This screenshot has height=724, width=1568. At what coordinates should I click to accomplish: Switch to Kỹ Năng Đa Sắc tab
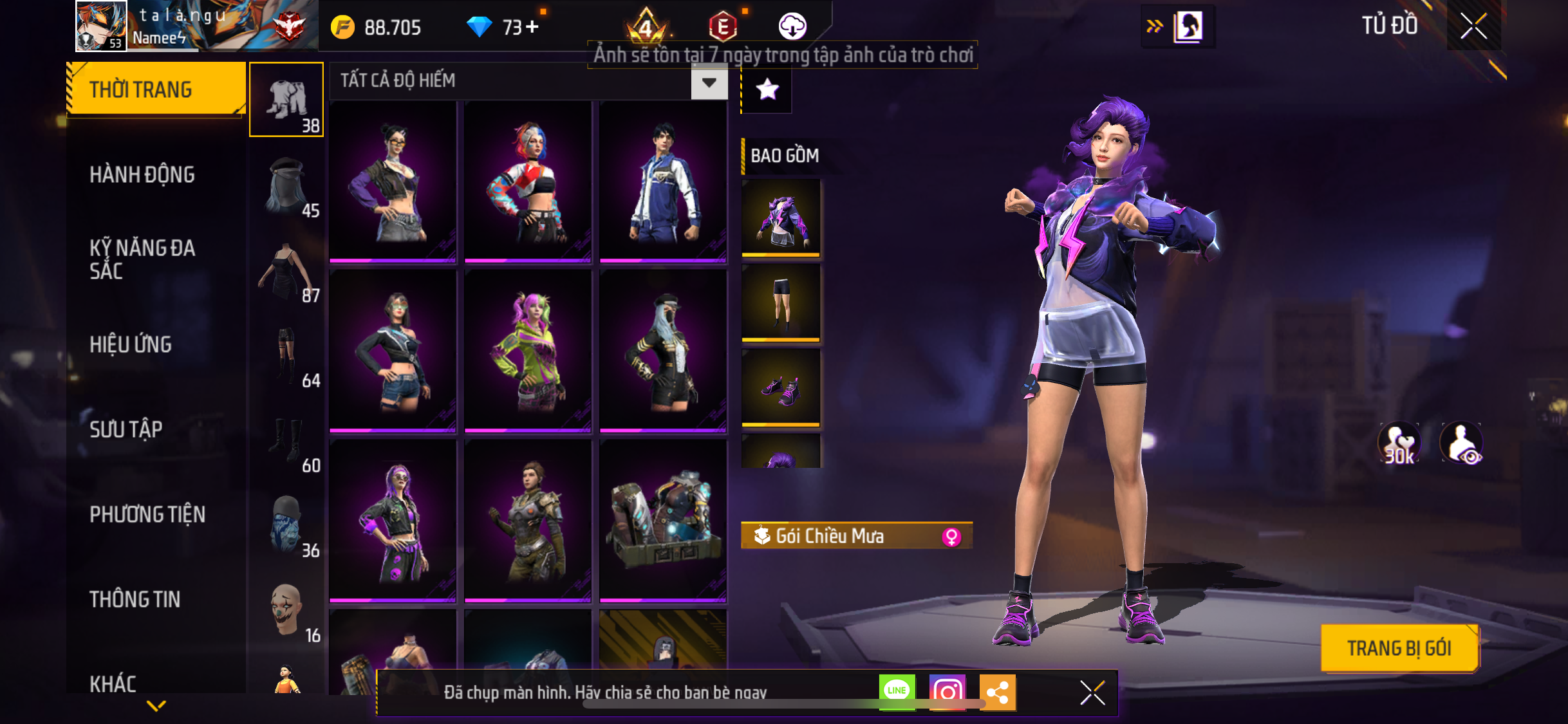142,259
